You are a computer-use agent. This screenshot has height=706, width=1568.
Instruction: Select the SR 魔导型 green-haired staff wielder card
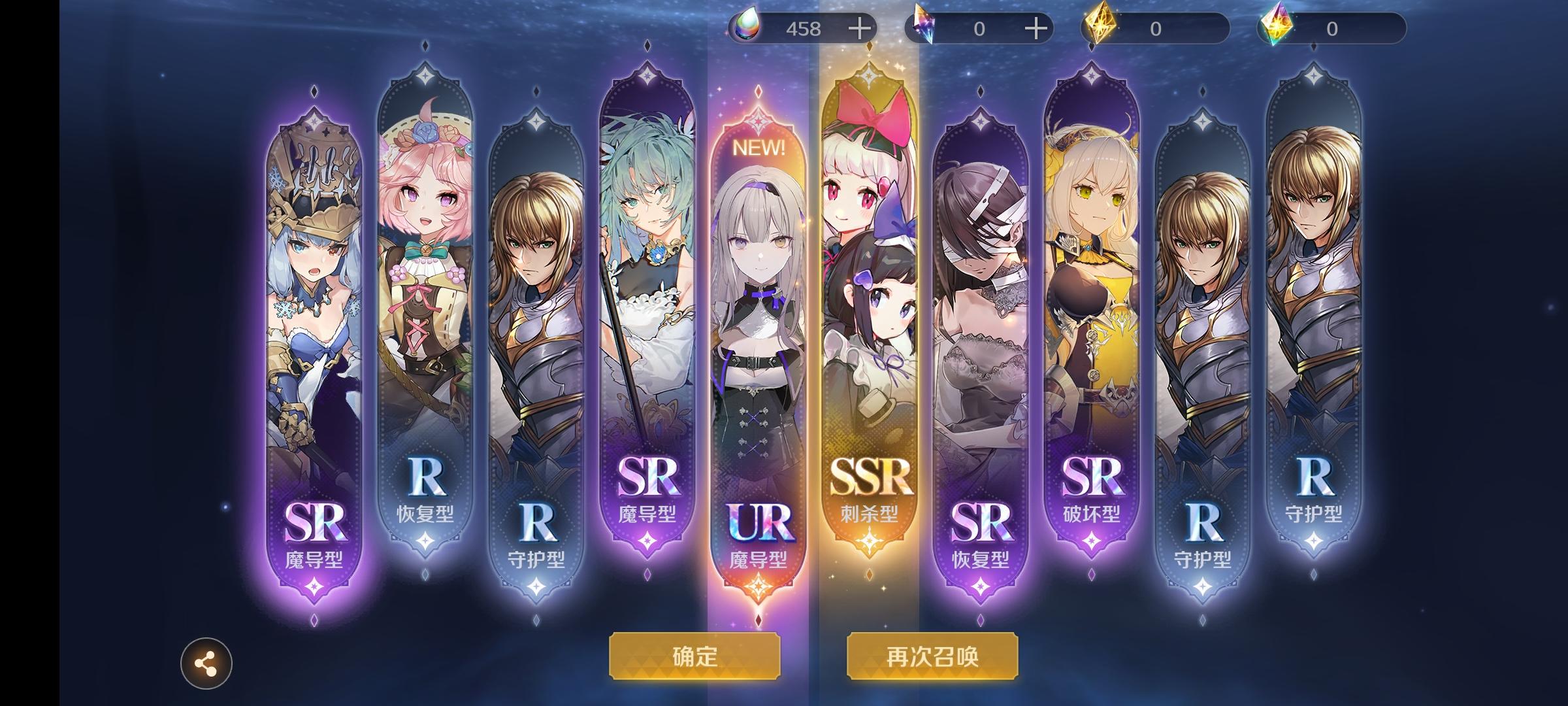pos(647,327)
